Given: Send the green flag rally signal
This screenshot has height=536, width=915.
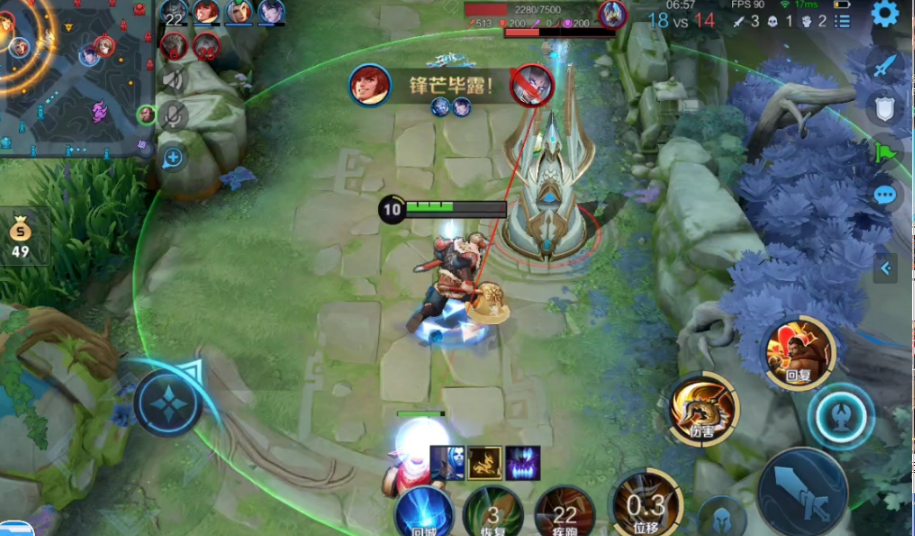Looking at the screenshot, I should coord(884,152).
